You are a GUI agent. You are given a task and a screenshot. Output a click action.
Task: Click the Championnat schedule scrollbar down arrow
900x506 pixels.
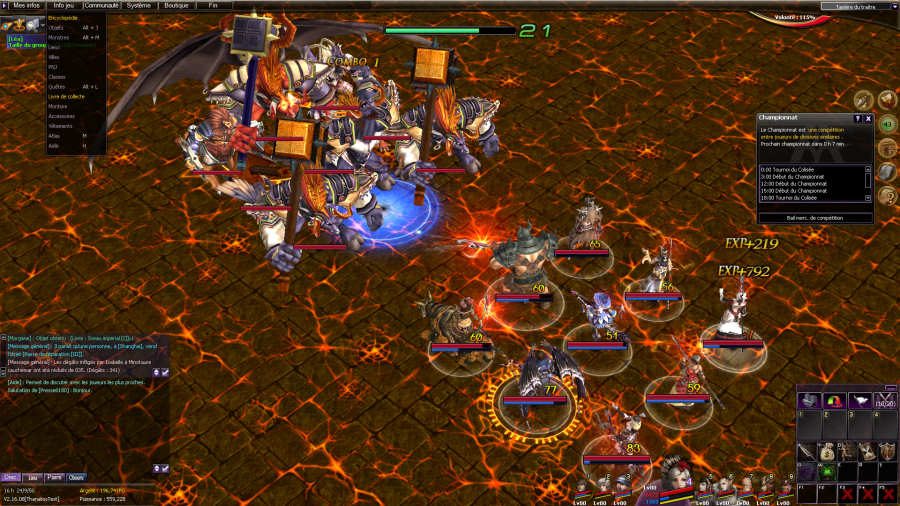point(868,198)
